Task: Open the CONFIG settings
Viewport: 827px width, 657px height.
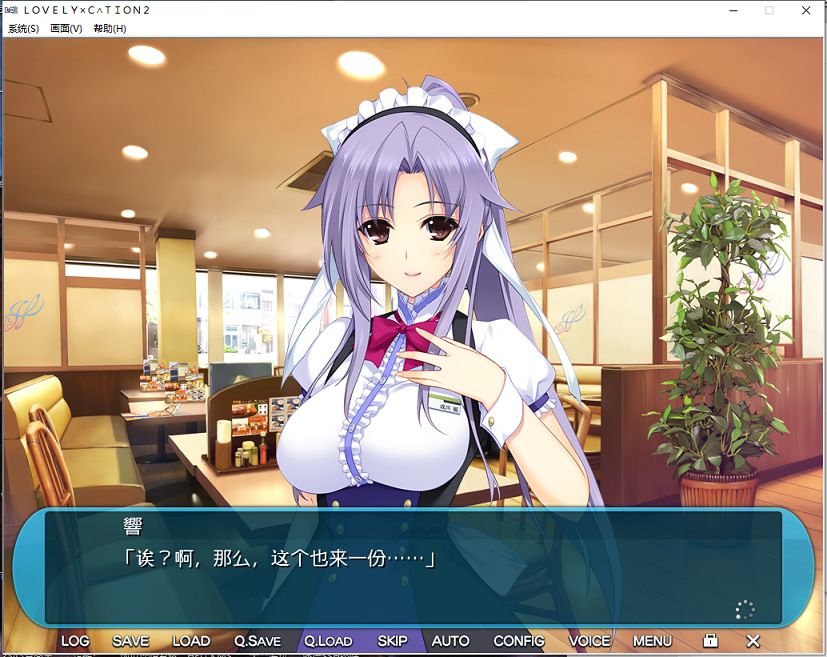Action: point(519,641)
